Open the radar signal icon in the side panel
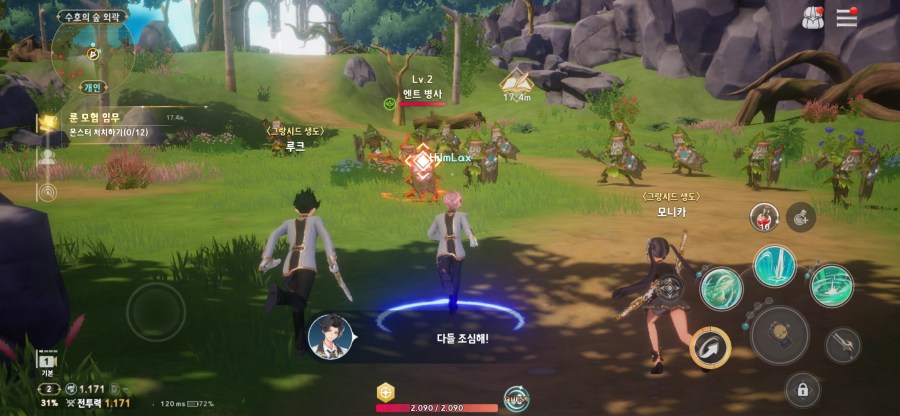This screenshot has height=416, width=900. [46, 190]
